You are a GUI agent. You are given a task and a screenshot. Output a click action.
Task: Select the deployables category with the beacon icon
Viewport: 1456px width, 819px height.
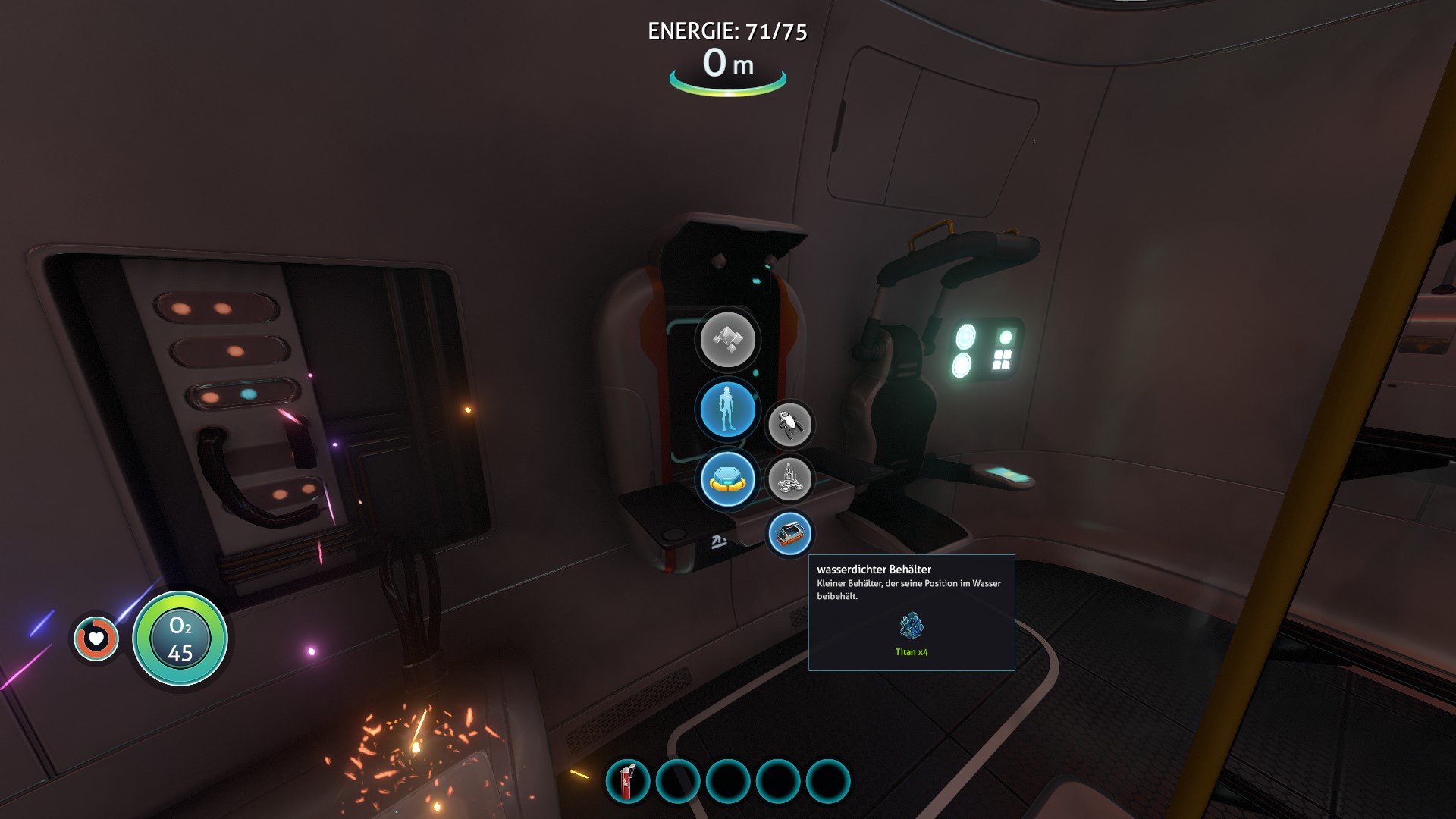click(x=727, y=479)
